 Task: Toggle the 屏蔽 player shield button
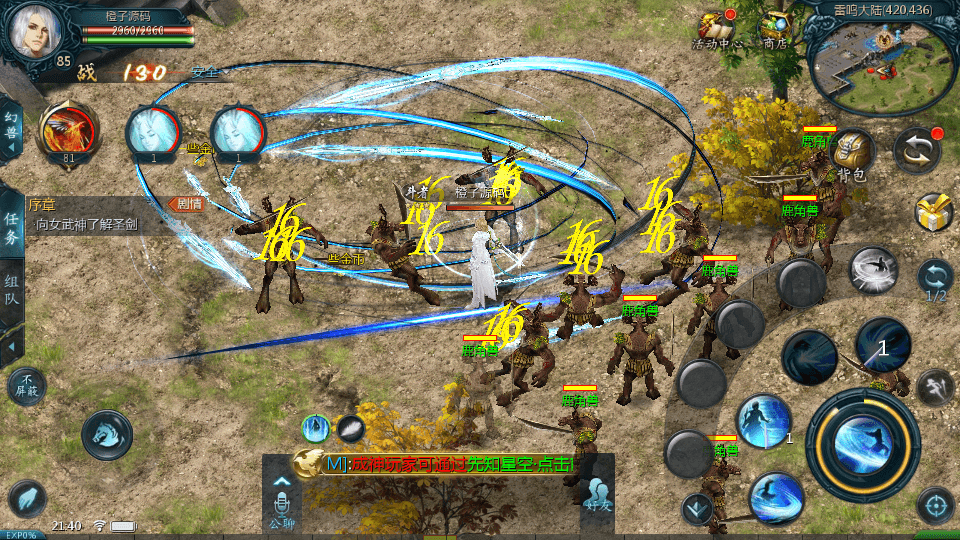(x=26, y=385)
